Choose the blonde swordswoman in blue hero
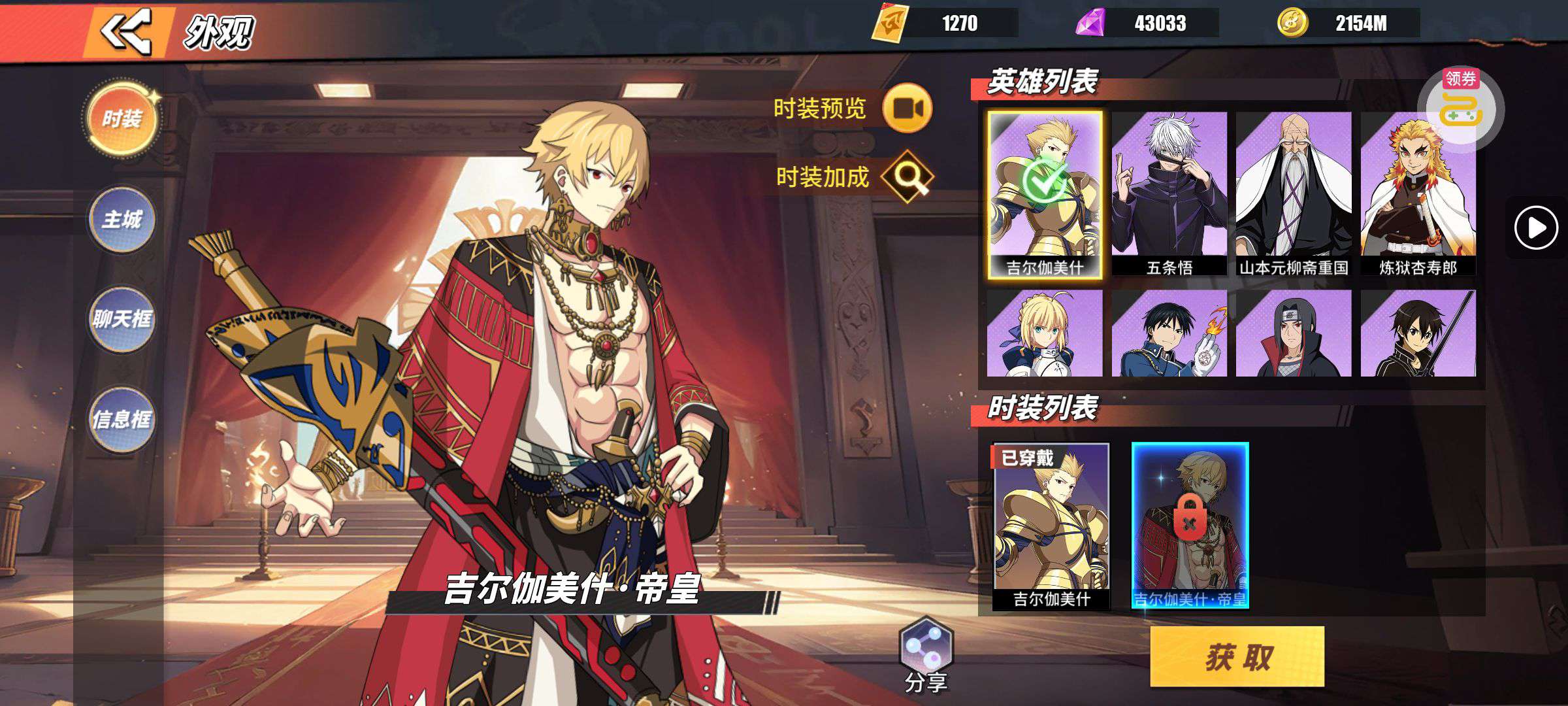The height and width of the screenshot is (706, 1568). (1045, 333)
